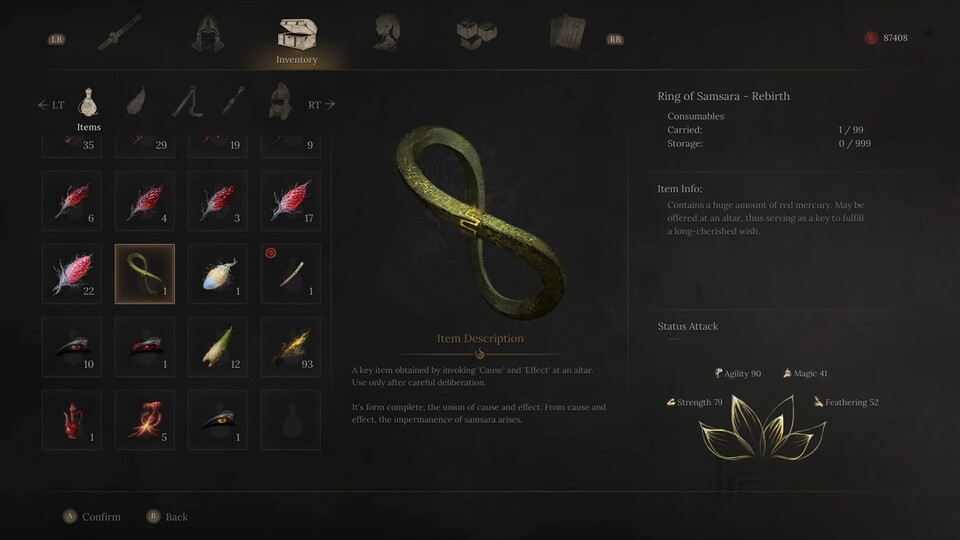Select the red feather stack of 6
The height and width of the screenshot is (540, 960).
point(72,200)
